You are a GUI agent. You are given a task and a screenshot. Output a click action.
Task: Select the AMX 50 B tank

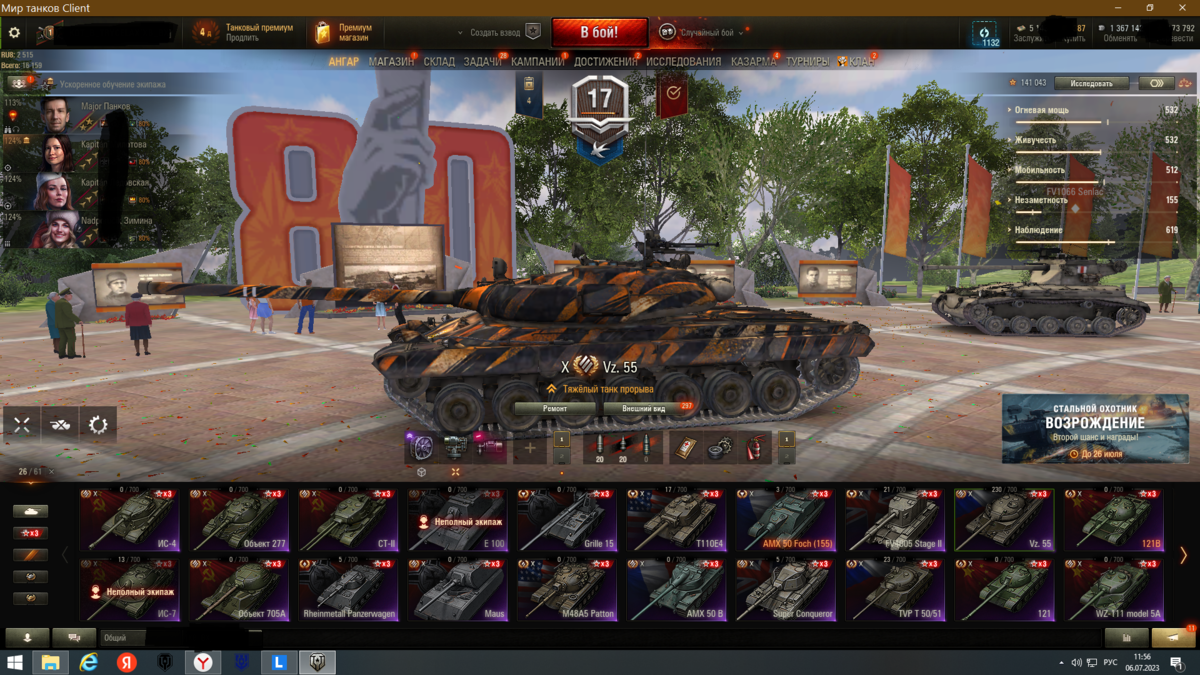(675, 590)
